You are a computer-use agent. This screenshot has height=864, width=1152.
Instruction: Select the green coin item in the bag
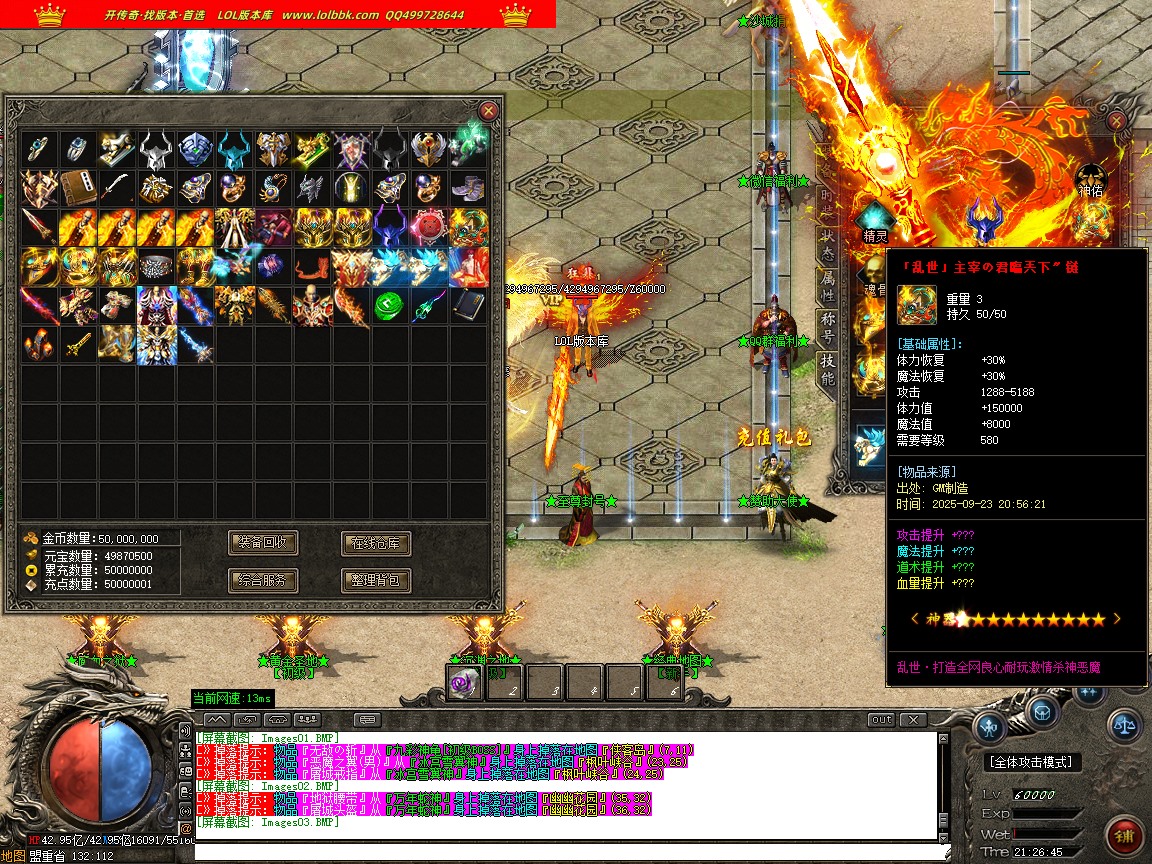390,306
